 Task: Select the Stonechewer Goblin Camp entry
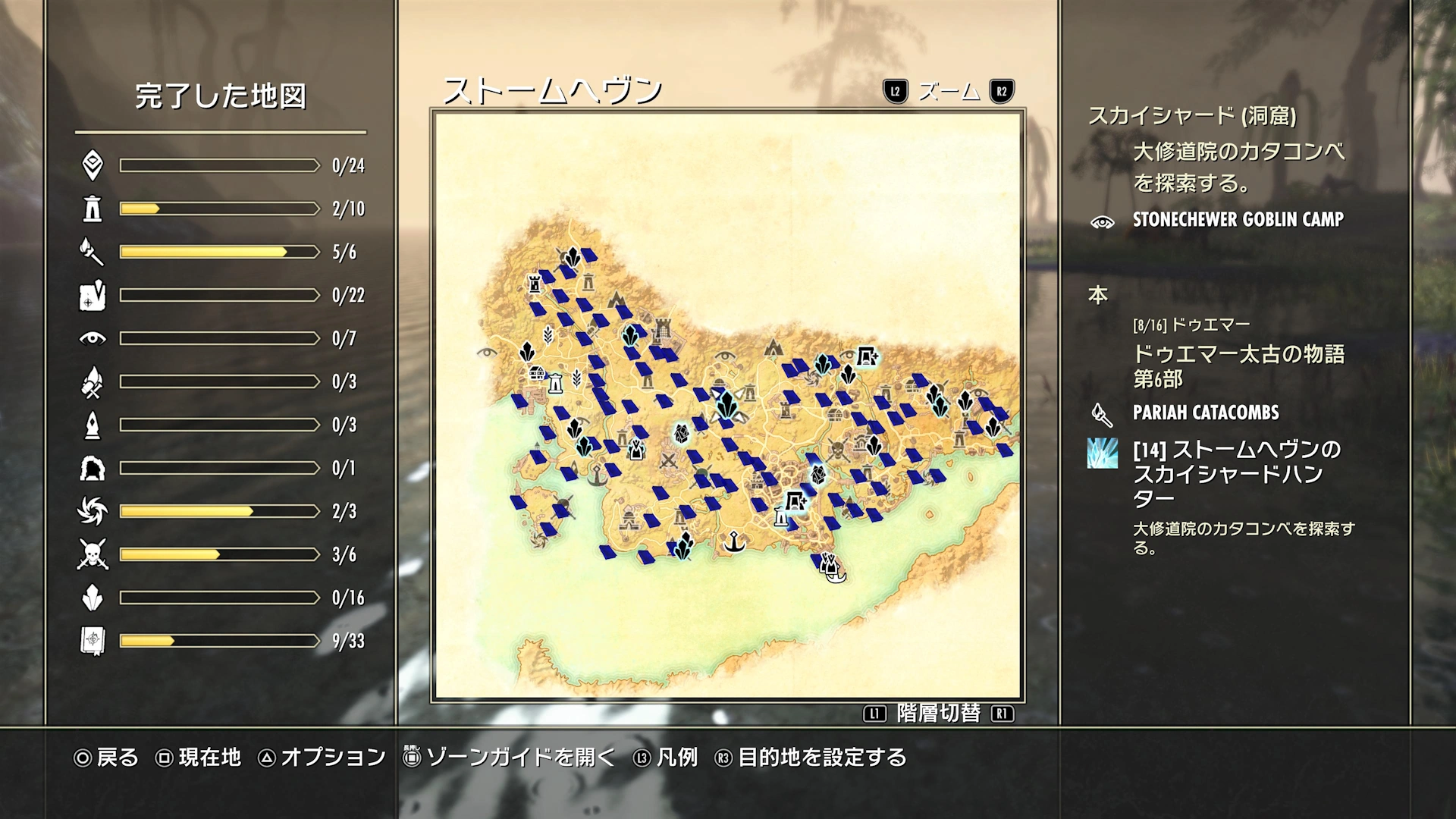tap(1238, 220)
